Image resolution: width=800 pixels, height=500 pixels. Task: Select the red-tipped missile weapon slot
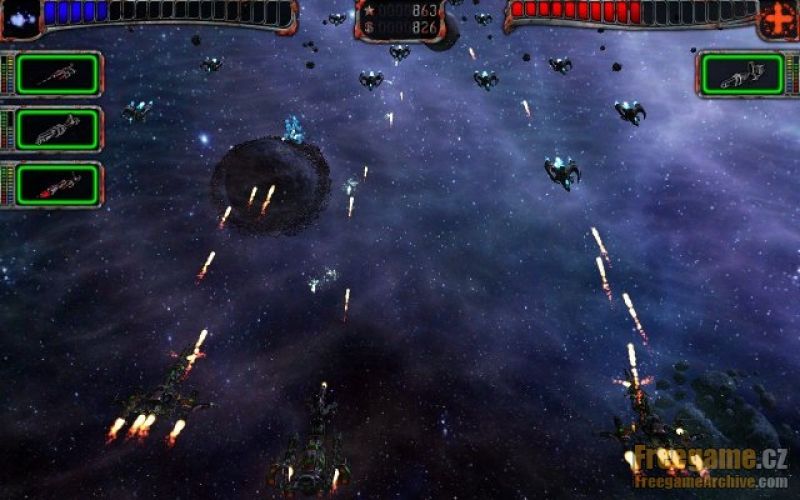point(58,185)
